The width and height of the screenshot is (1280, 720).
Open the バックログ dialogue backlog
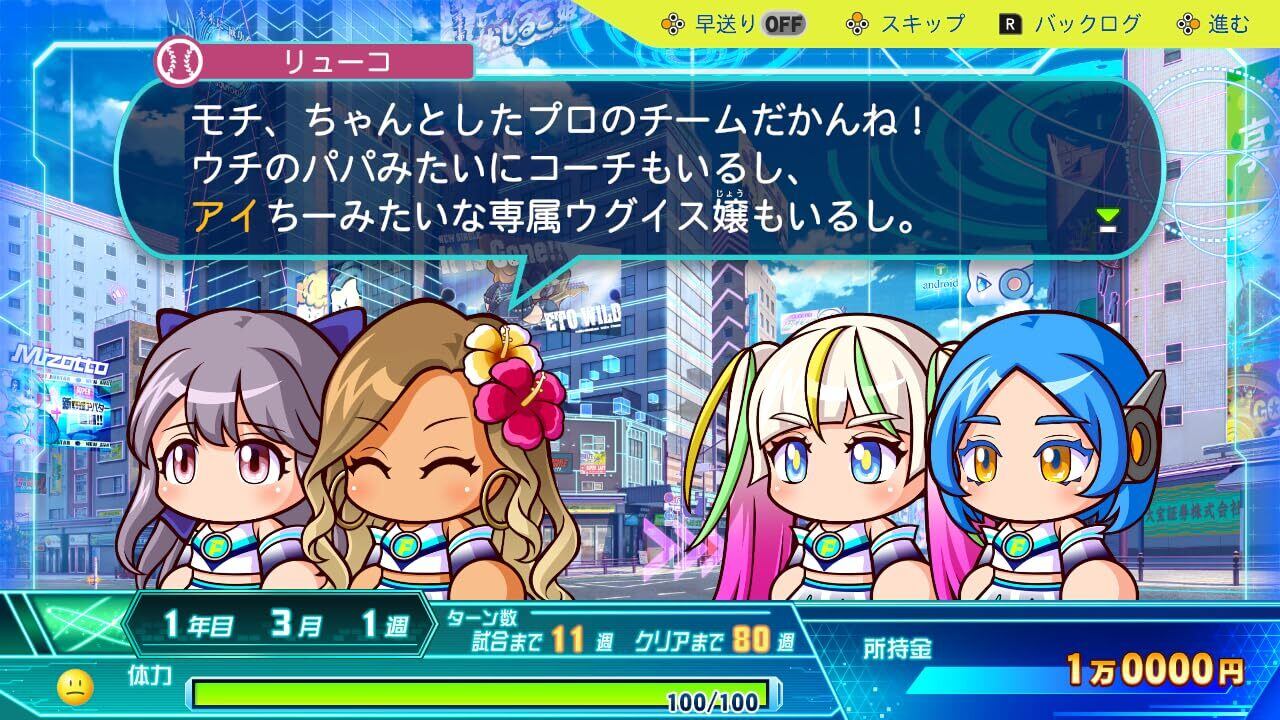(1071, 24)
